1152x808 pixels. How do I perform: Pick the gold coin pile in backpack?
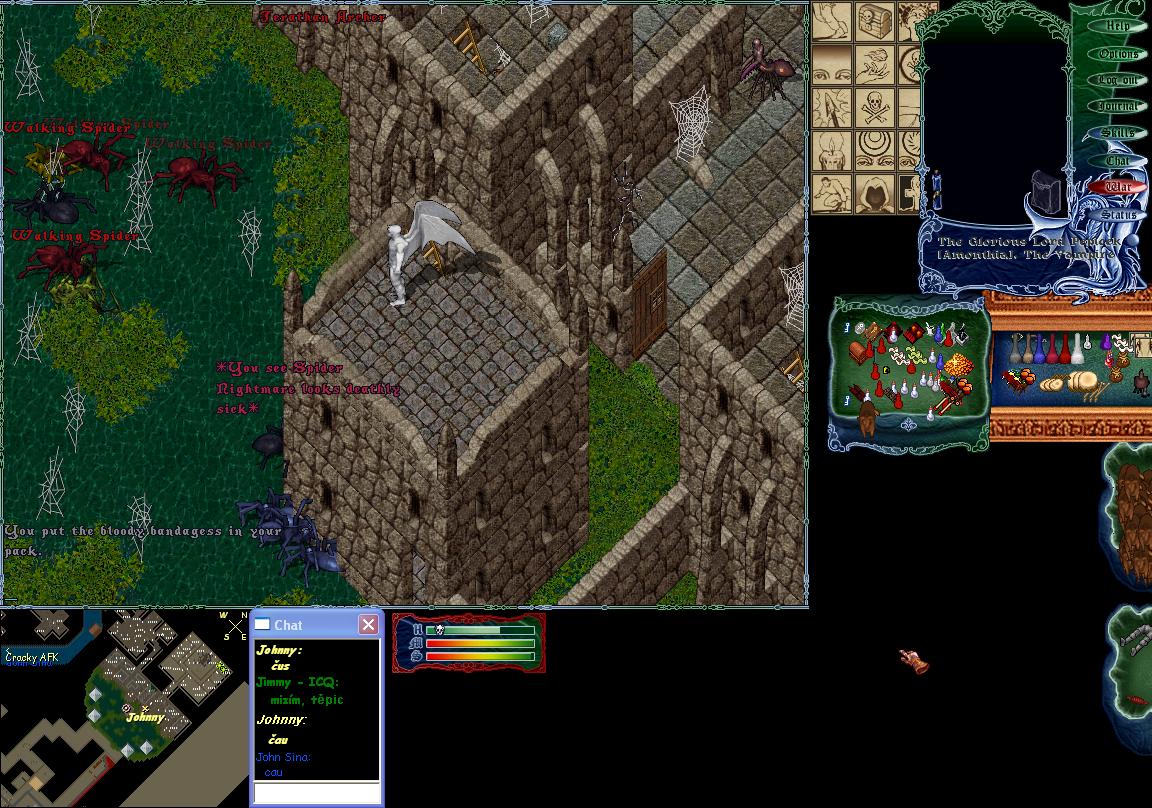[x=957, y=363]
